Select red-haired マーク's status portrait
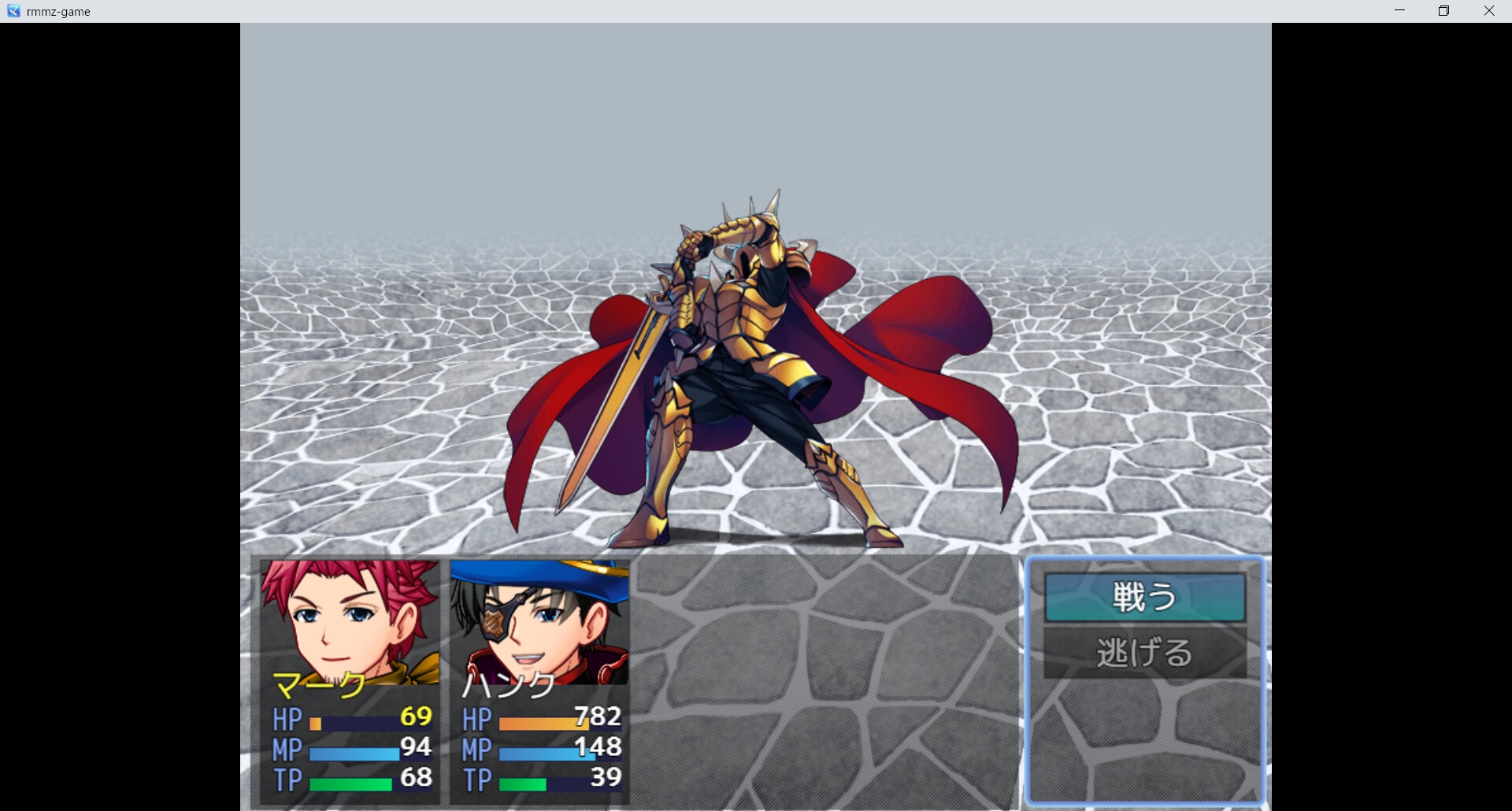This screenshot has width=1512, height=811. [x=350, y=621]
